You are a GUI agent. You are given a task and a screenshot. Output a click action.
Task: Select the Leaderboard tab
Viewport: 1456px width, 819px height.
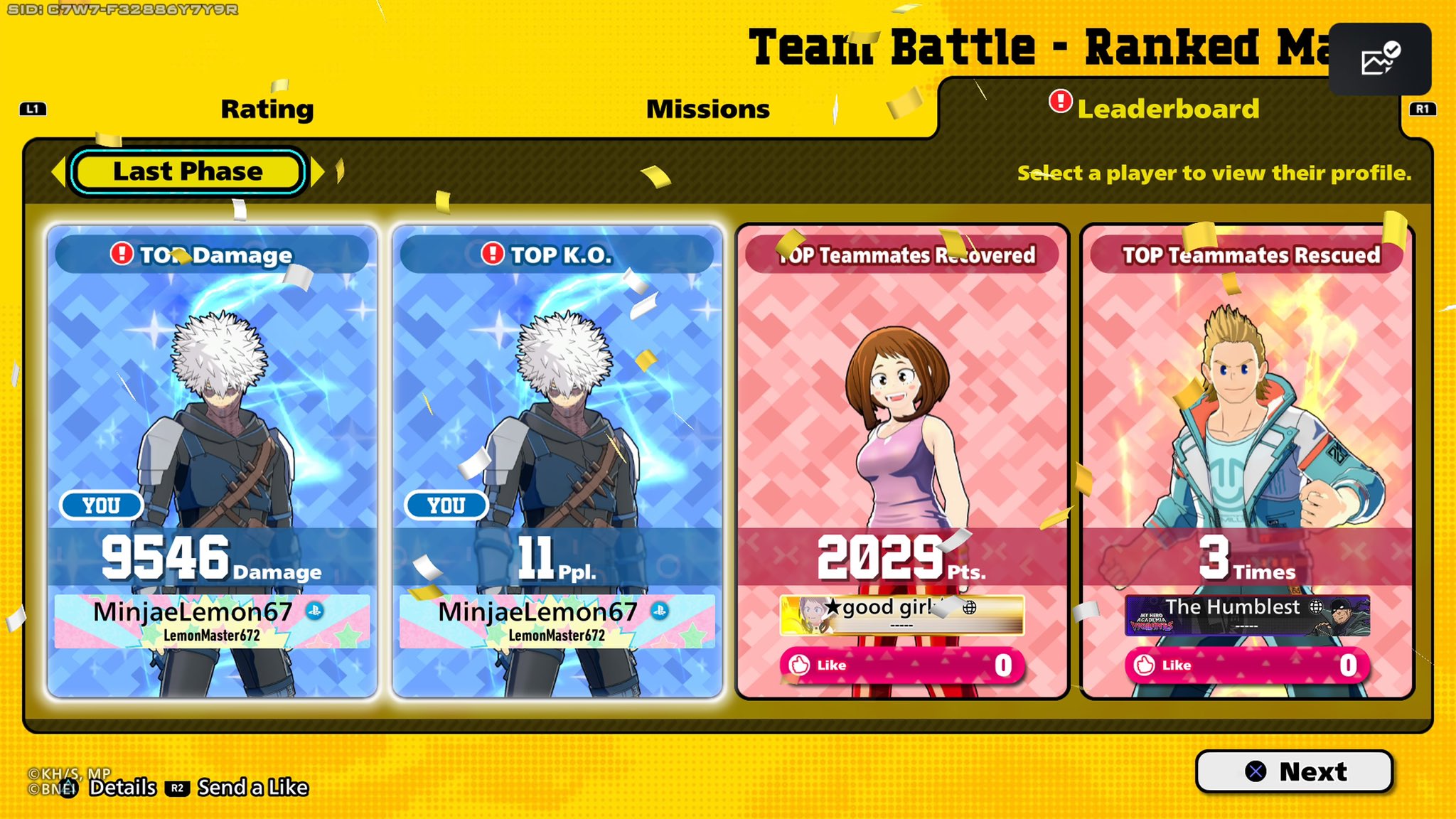[1167, 109]
